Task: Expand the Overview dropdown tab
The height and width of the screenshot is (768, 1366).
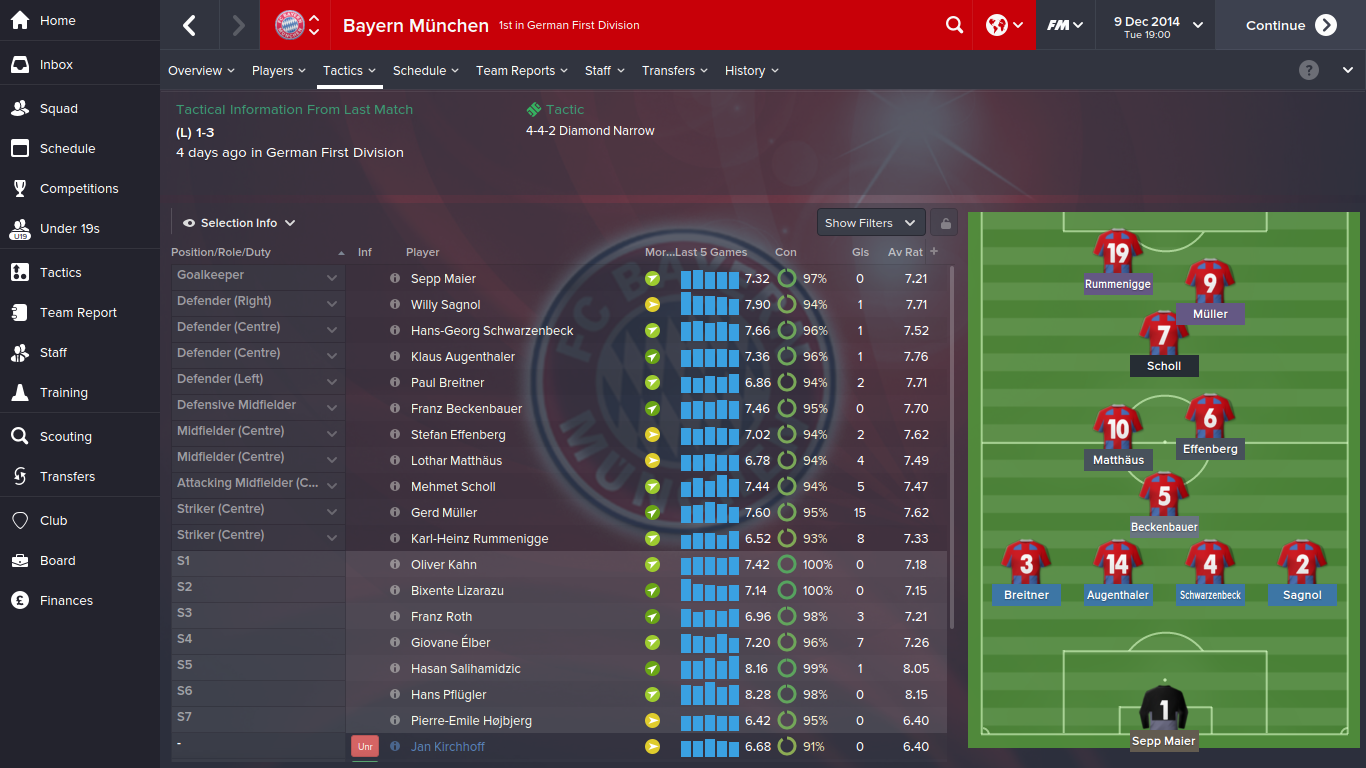Action: click(x=201, y=71)
